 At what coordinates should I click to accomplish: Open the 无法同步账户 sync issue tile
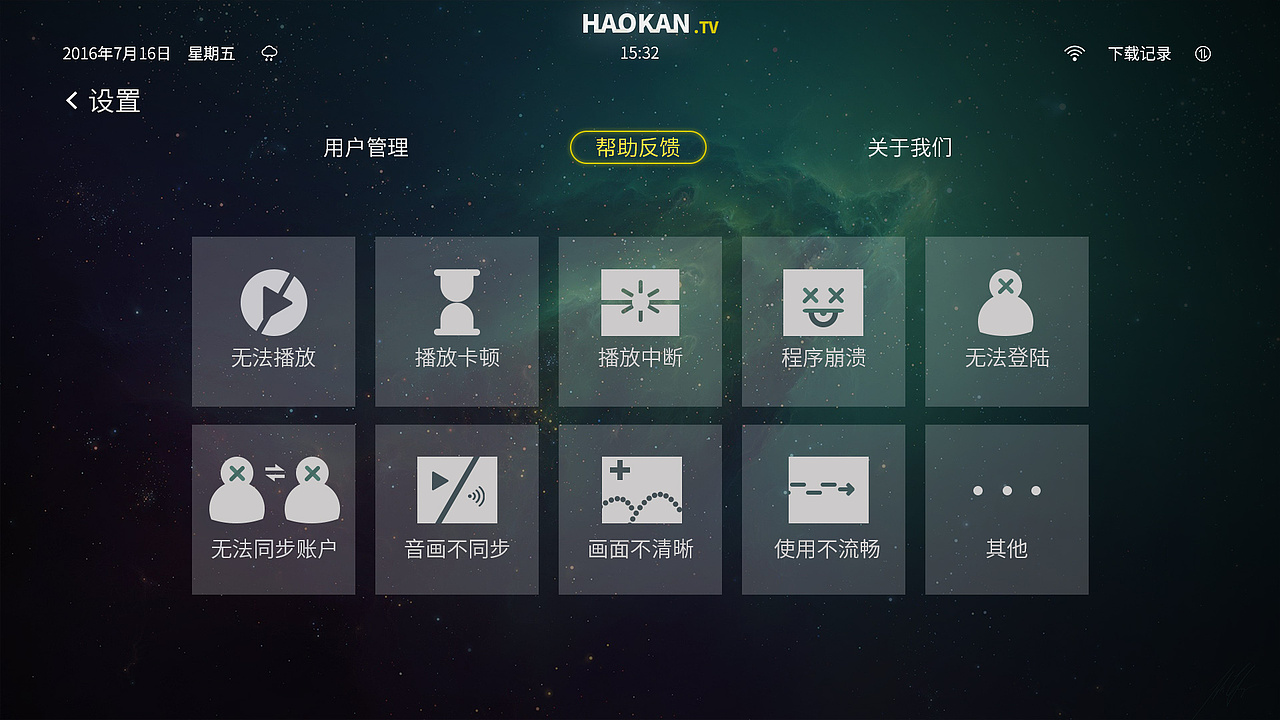click(x=273, y=508)
